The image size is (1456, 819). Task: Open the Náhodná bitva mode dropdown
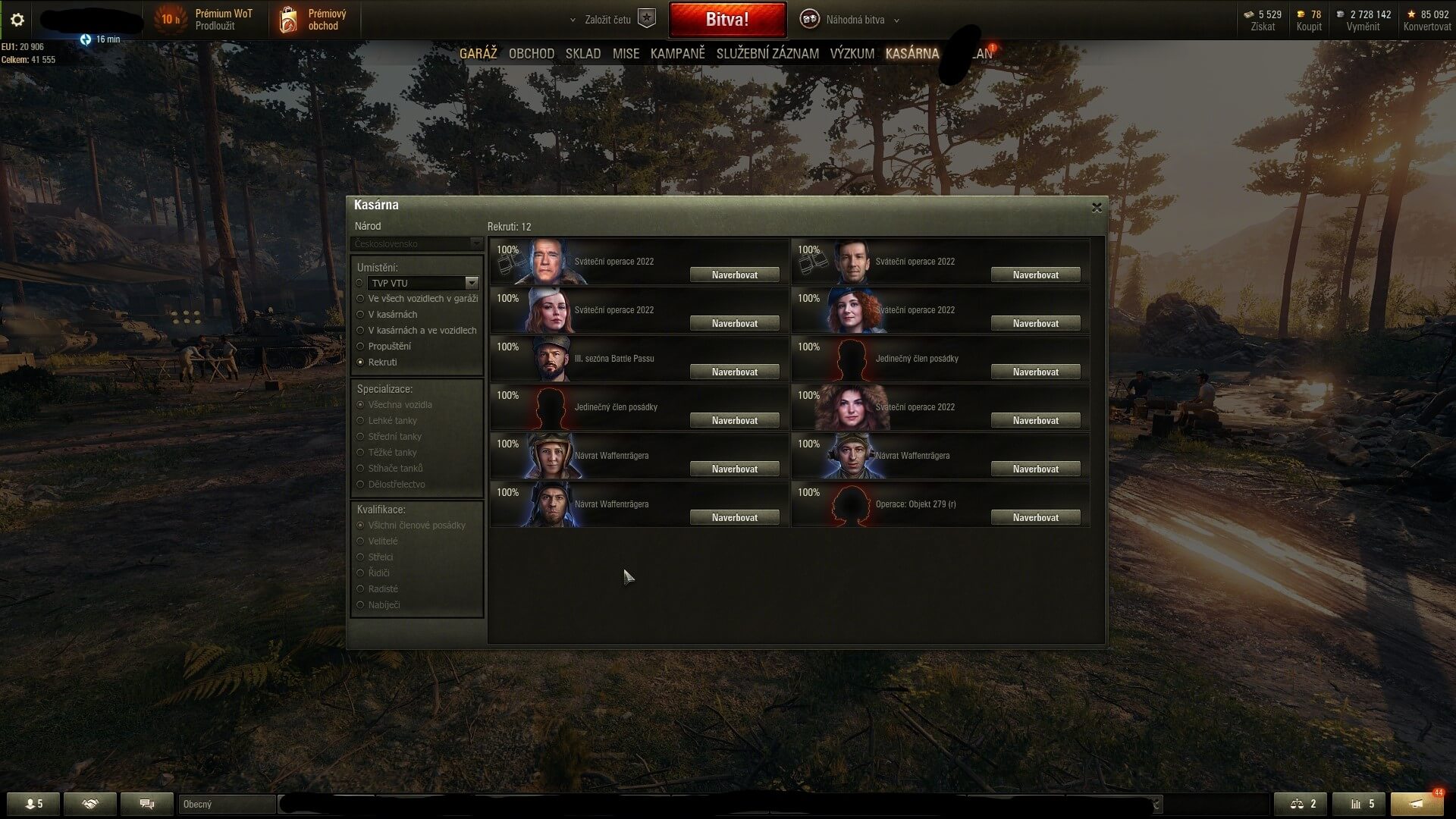click(855, 20)
